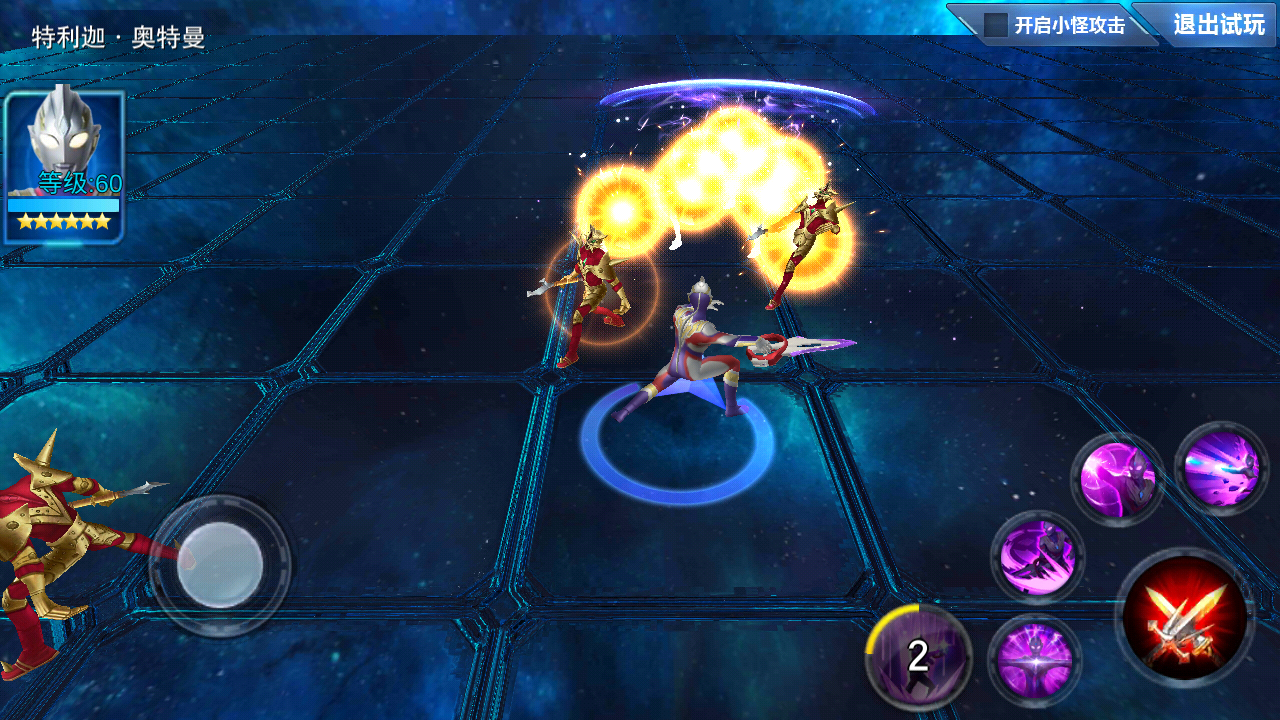
Task: Tap the crossed swords basic attack button
Action: coord(1185,616)
